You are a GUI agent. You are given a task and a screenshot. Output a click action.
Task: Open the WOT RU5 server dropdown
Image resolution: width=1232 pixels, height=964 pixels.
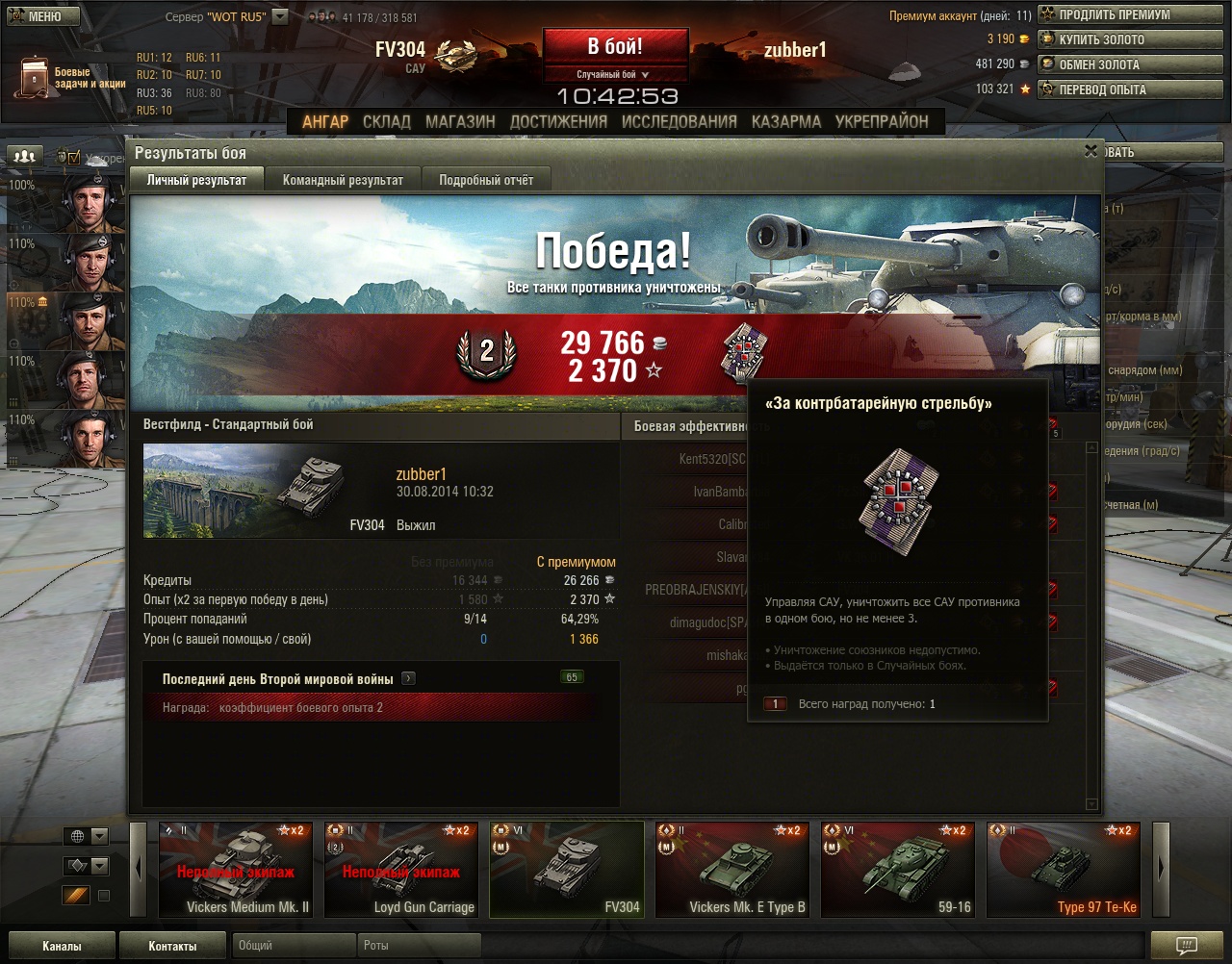(279, 16)
